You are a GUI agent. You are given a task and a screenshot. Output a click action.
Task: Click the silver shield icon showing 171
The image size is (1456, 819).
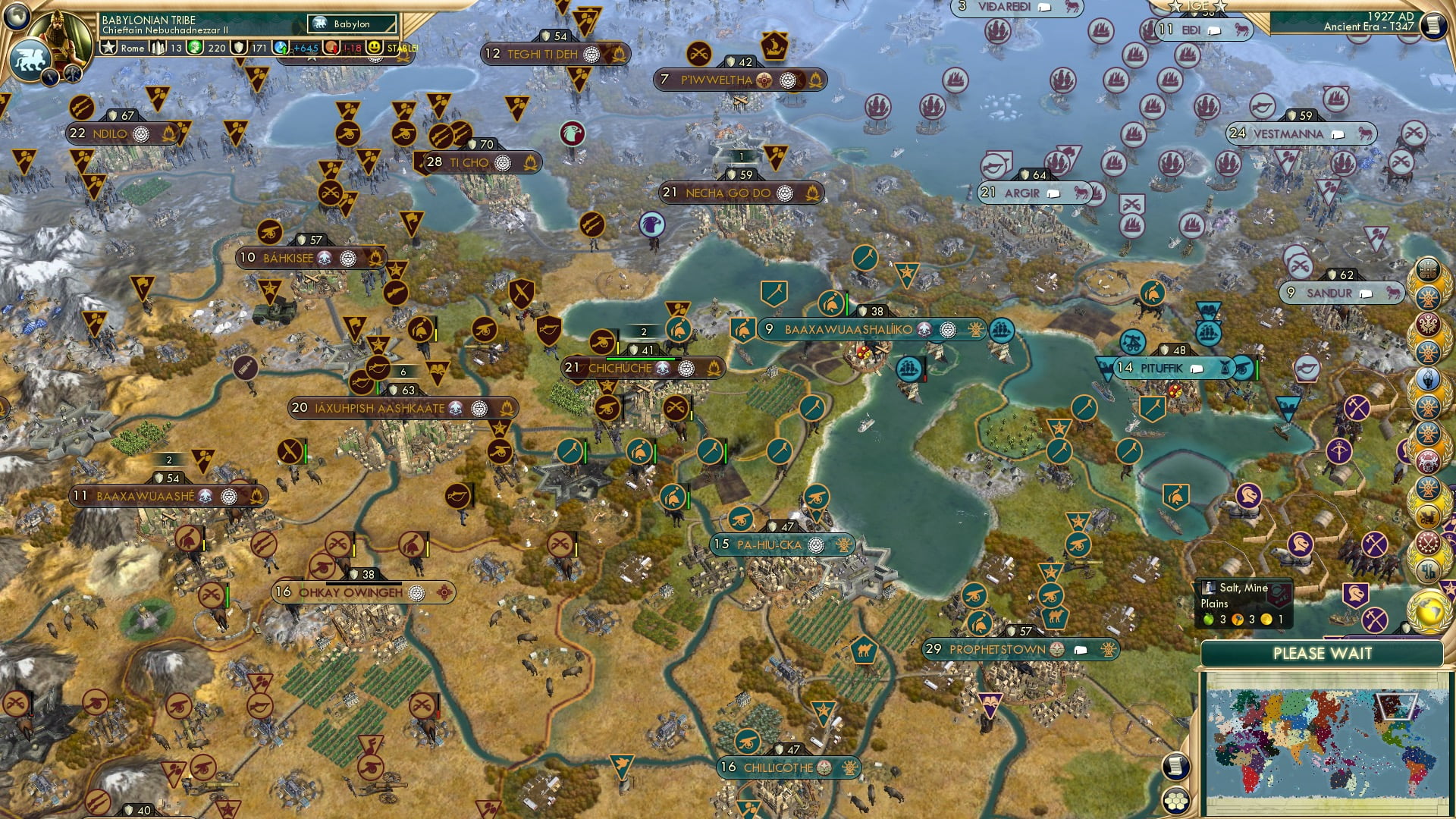tap(240, 48)
